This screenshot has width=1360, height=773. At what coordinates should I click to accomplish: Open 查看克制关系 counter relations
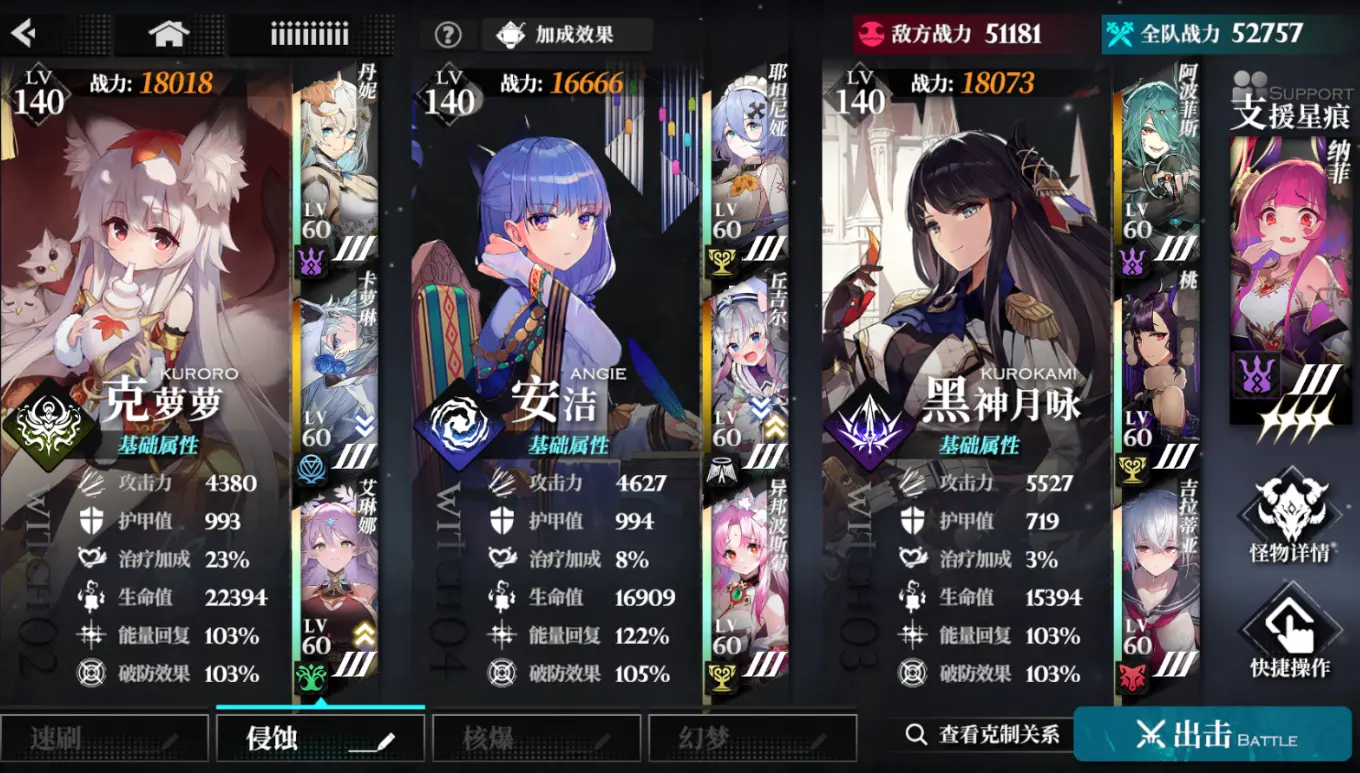click(x=985, y=733)
